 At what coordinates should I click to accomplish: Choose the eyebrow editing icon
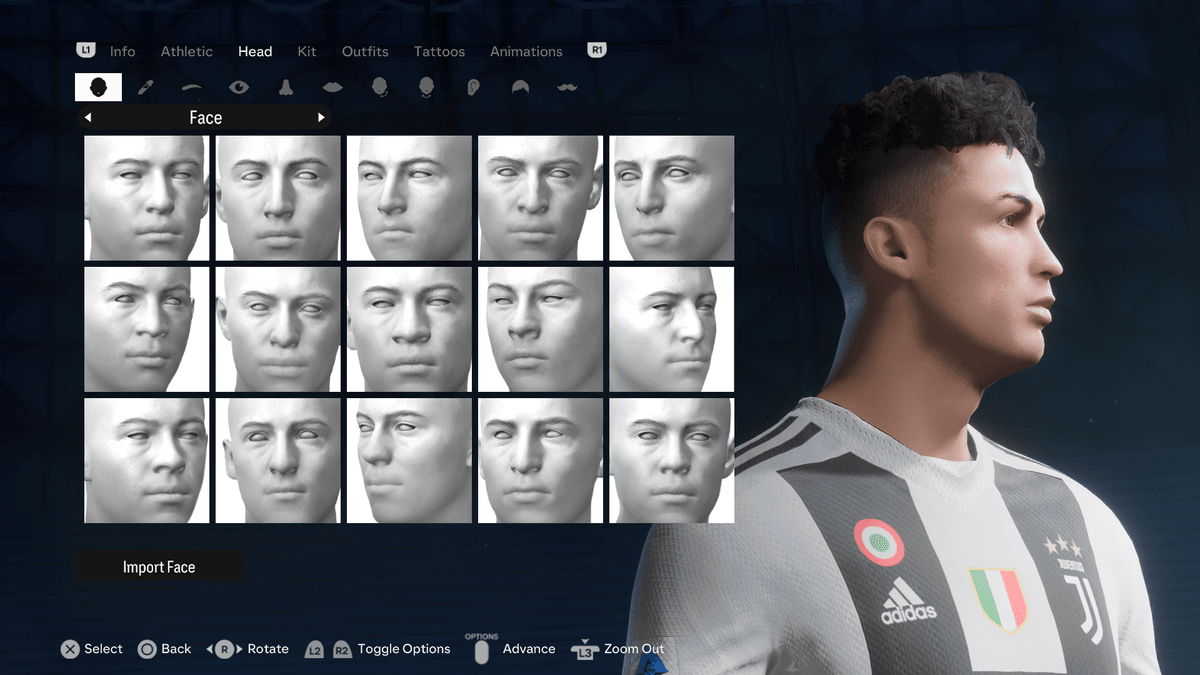point(192,87)
